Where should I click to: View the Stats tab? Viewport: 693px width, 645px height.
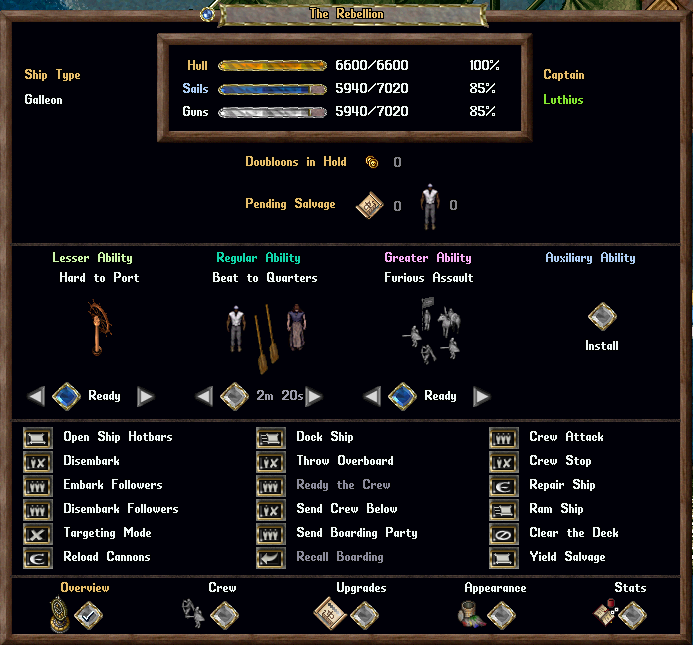[x=632, y=615]
